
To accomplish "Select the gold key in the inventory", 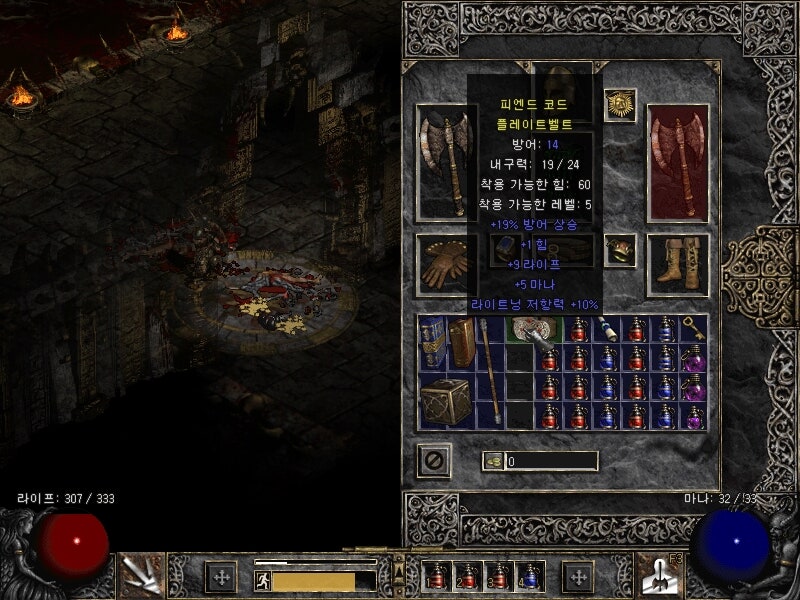I will [693, 330].
